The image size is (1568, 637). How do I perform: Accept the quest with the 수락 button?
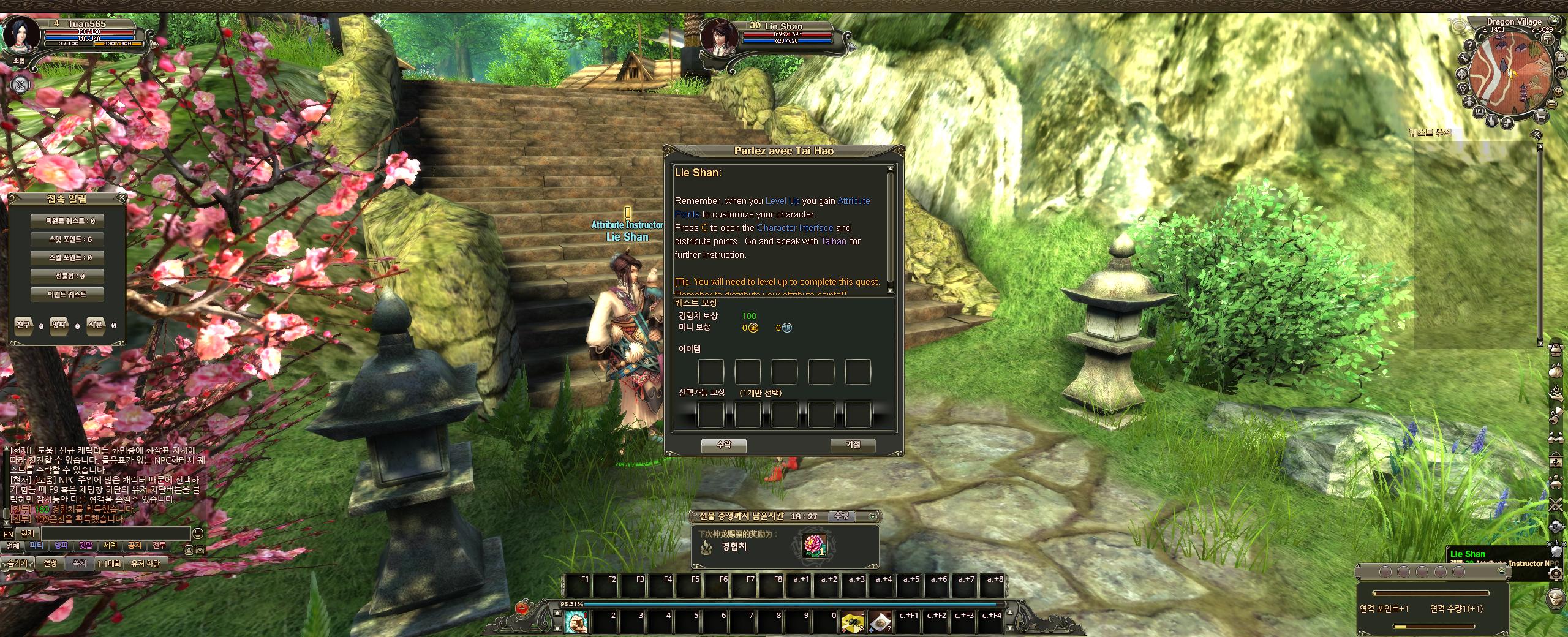[723, 445]
